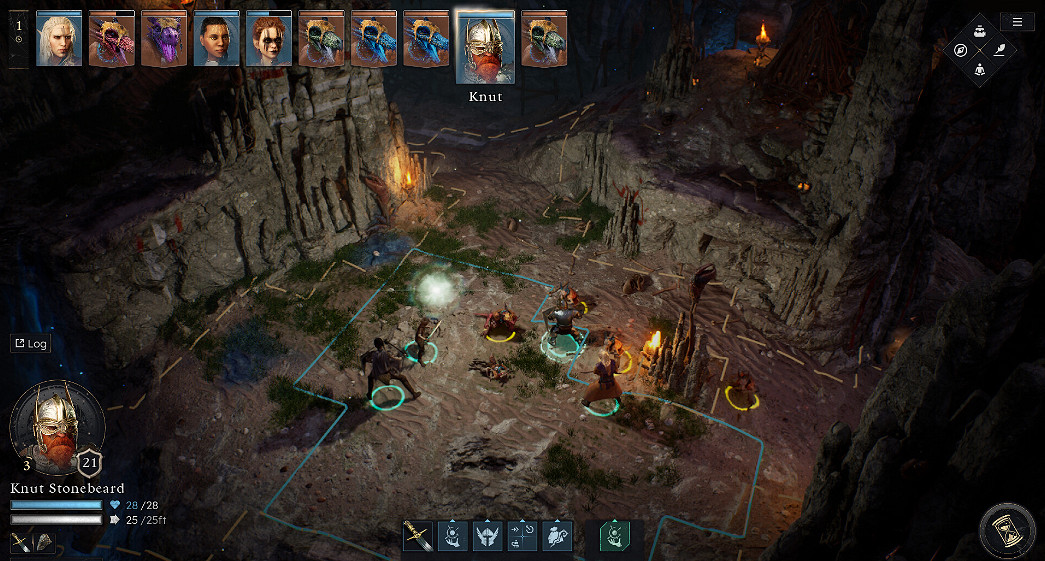Select the blonde elf initiative portrait
This screenshot has width=1045, height=561.
click(58, 39)
